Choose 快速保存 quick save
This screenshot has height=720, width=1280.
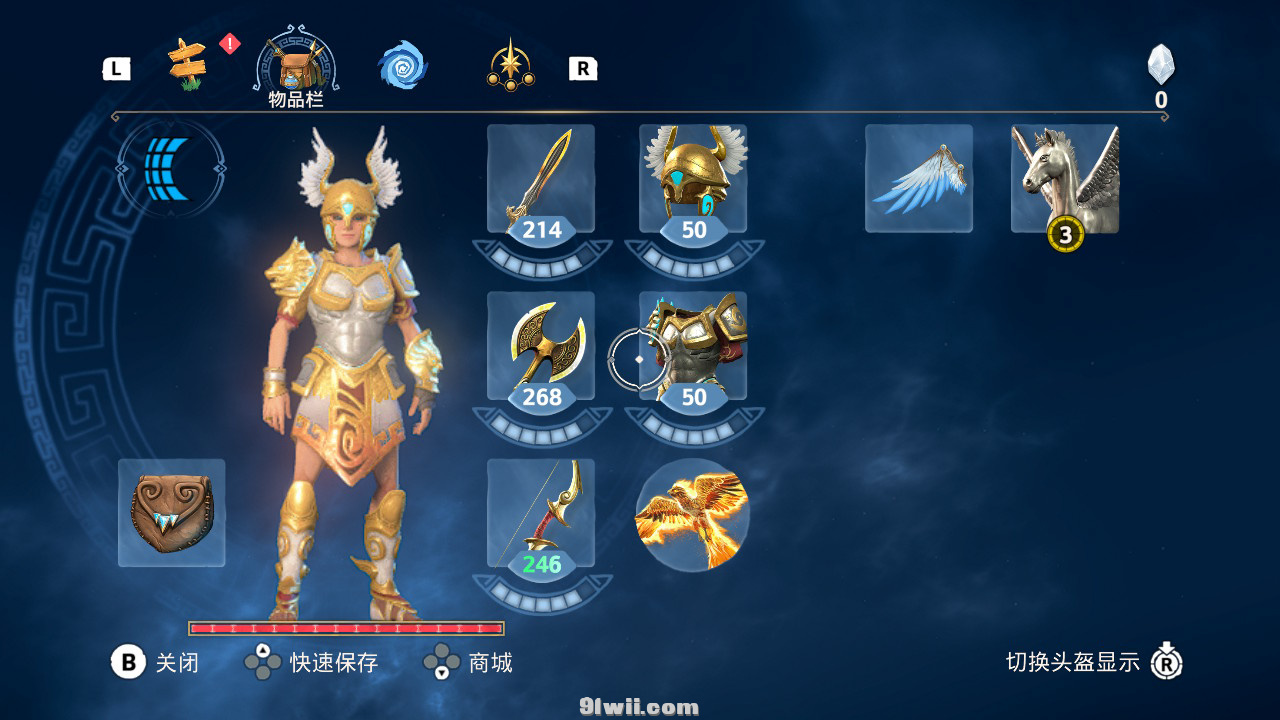pos(311,662)
